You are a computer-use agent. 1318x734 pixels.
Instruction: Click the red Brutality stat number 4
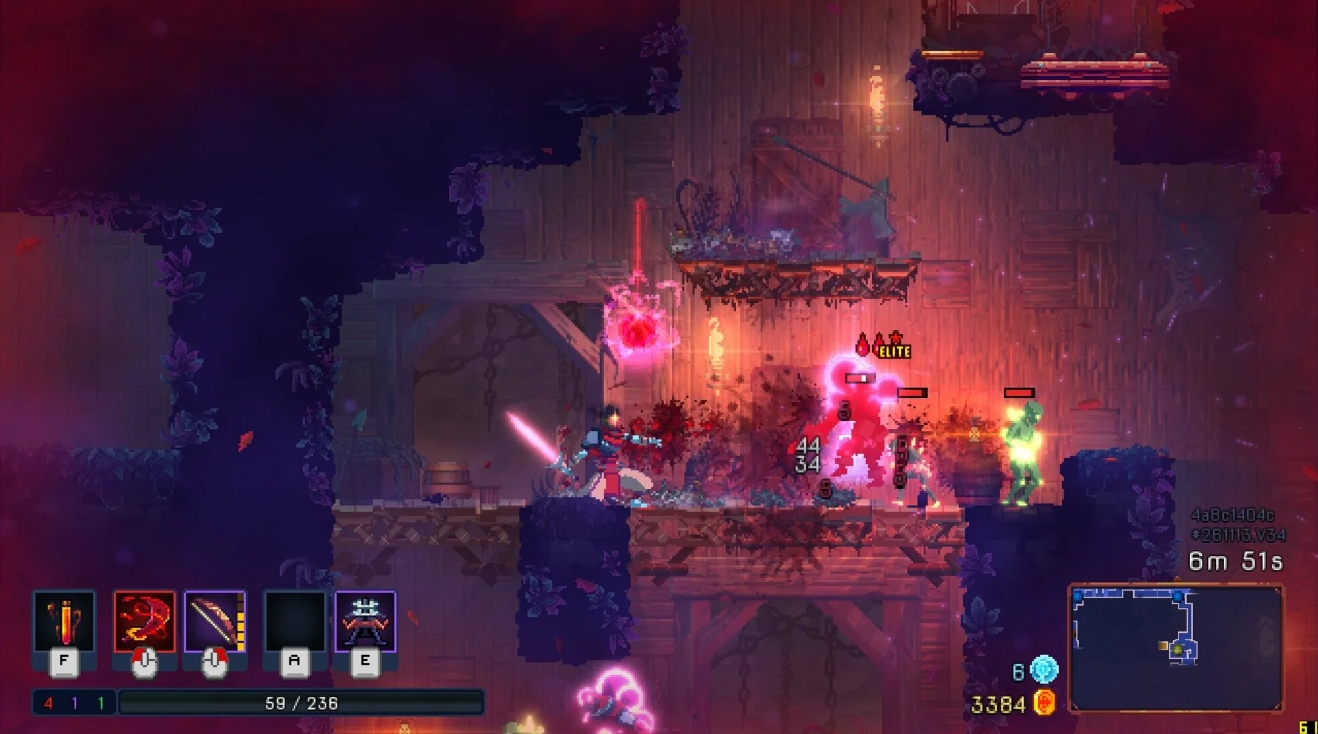click(x=48, y=702)
